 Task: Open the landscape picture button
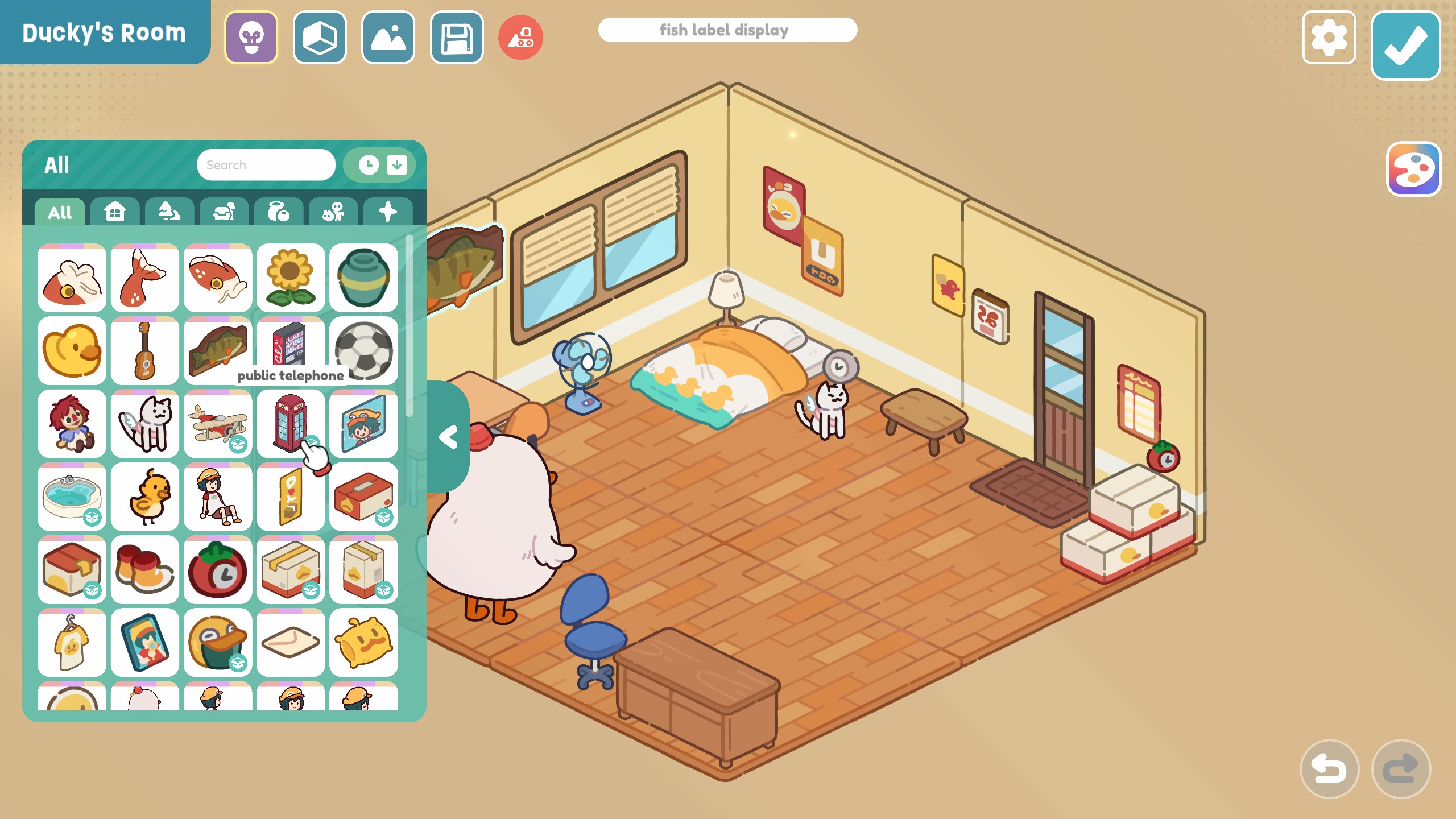388,38
